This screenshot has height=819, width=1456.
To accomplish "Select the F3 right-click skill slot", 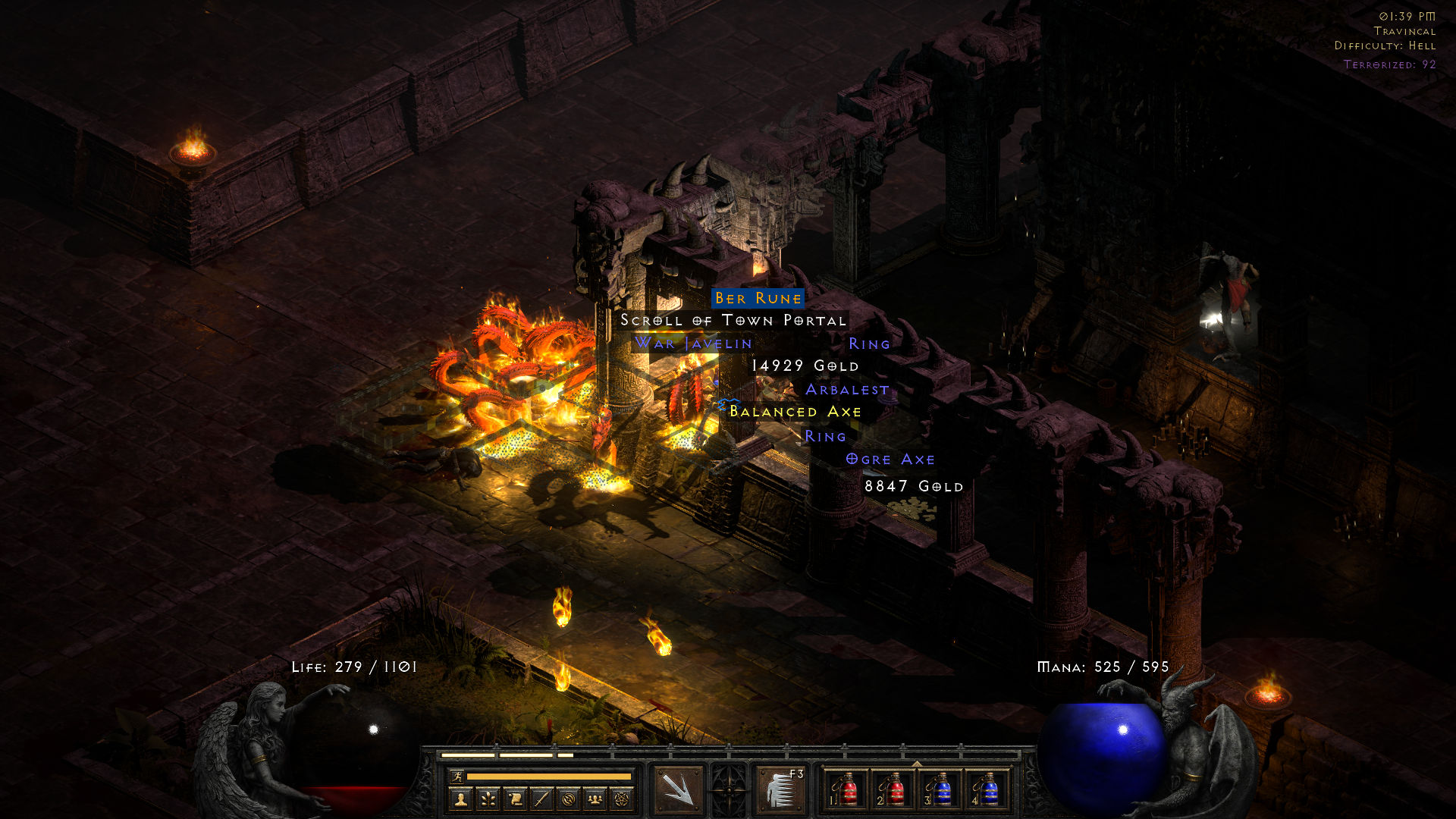I will point(780,789).
